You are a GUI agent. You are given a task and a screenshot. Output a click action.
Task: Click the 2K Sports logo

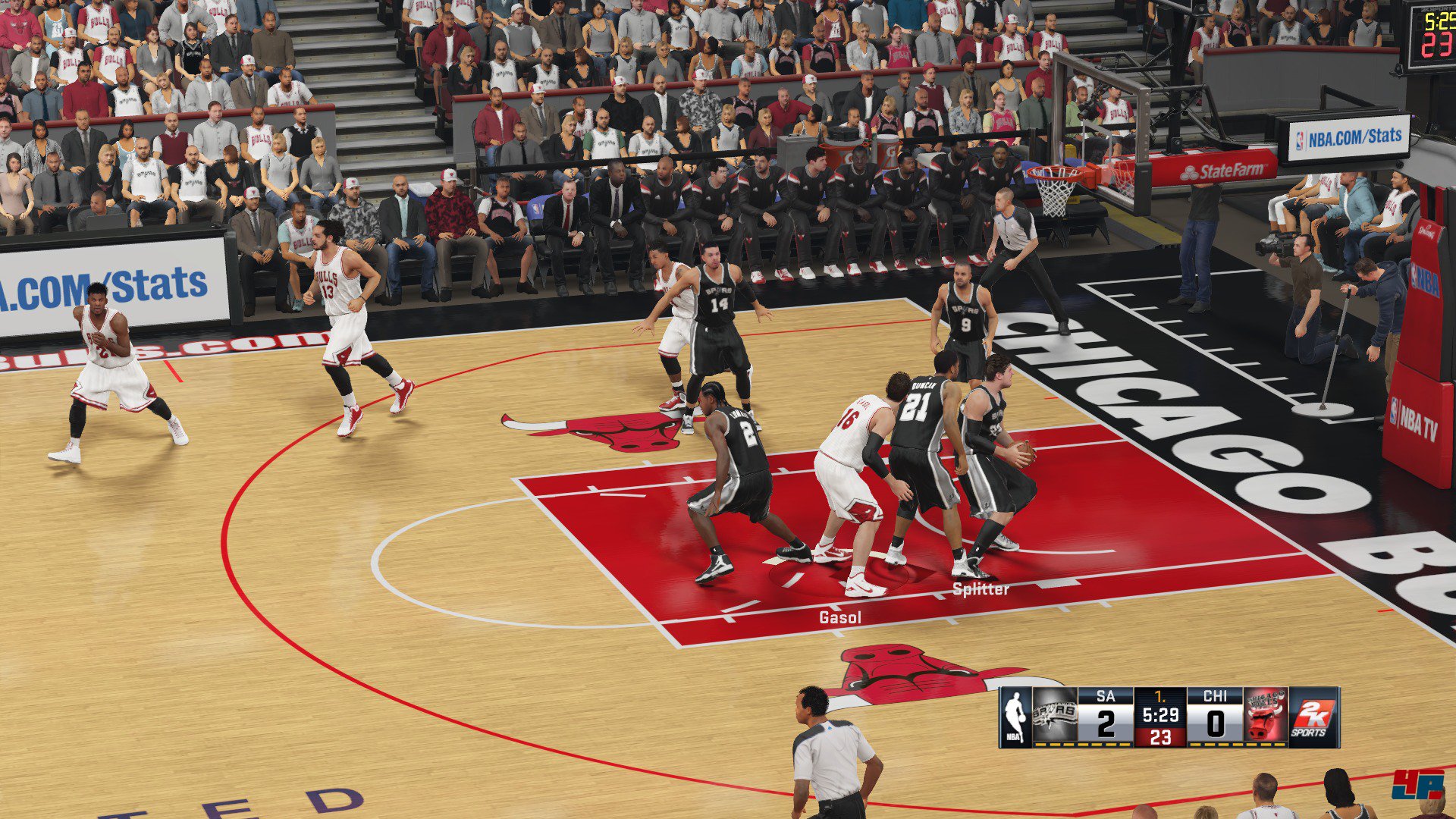1313,717
